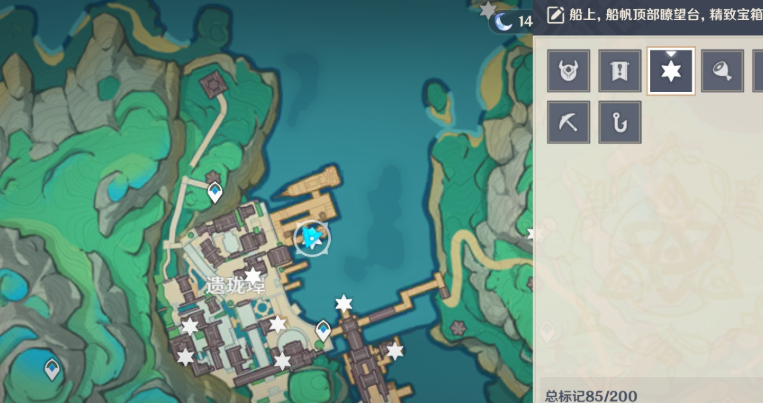Select the teleport waypoint north of the town
The width and height of the screenshot is (763, 403).
point(215,191)
